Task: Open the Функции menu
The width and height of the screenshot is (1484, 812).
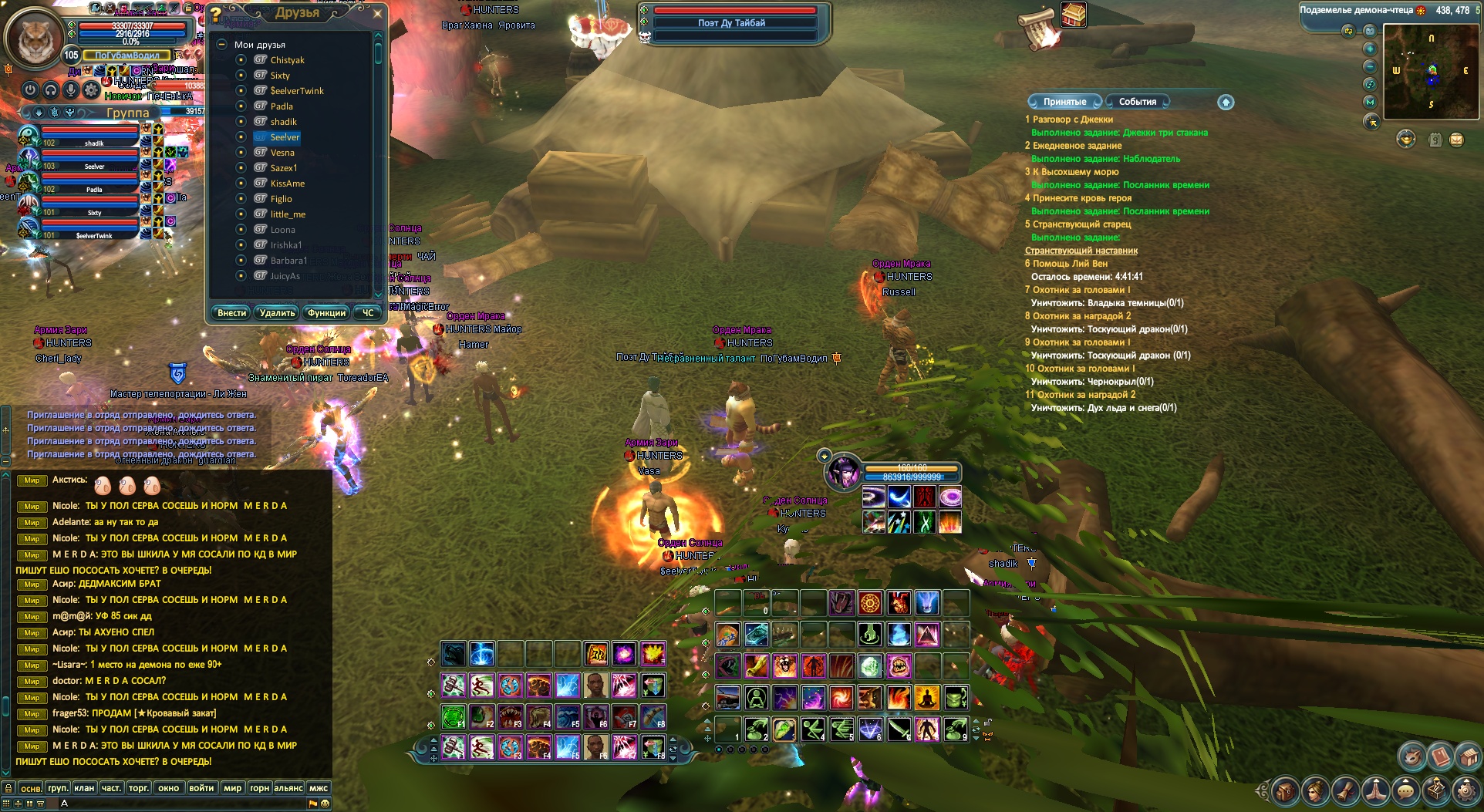Action: click(x=326, y=313)
